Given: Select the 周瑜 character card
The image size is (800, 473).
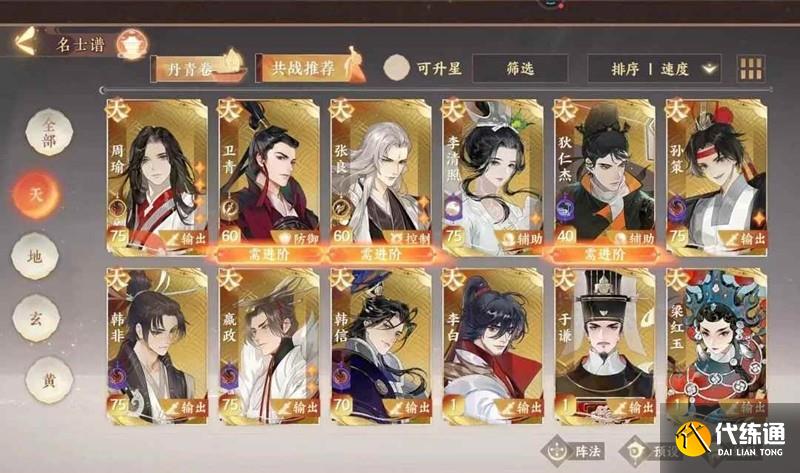Looking at the screenshot, I should tap(156, 173).
